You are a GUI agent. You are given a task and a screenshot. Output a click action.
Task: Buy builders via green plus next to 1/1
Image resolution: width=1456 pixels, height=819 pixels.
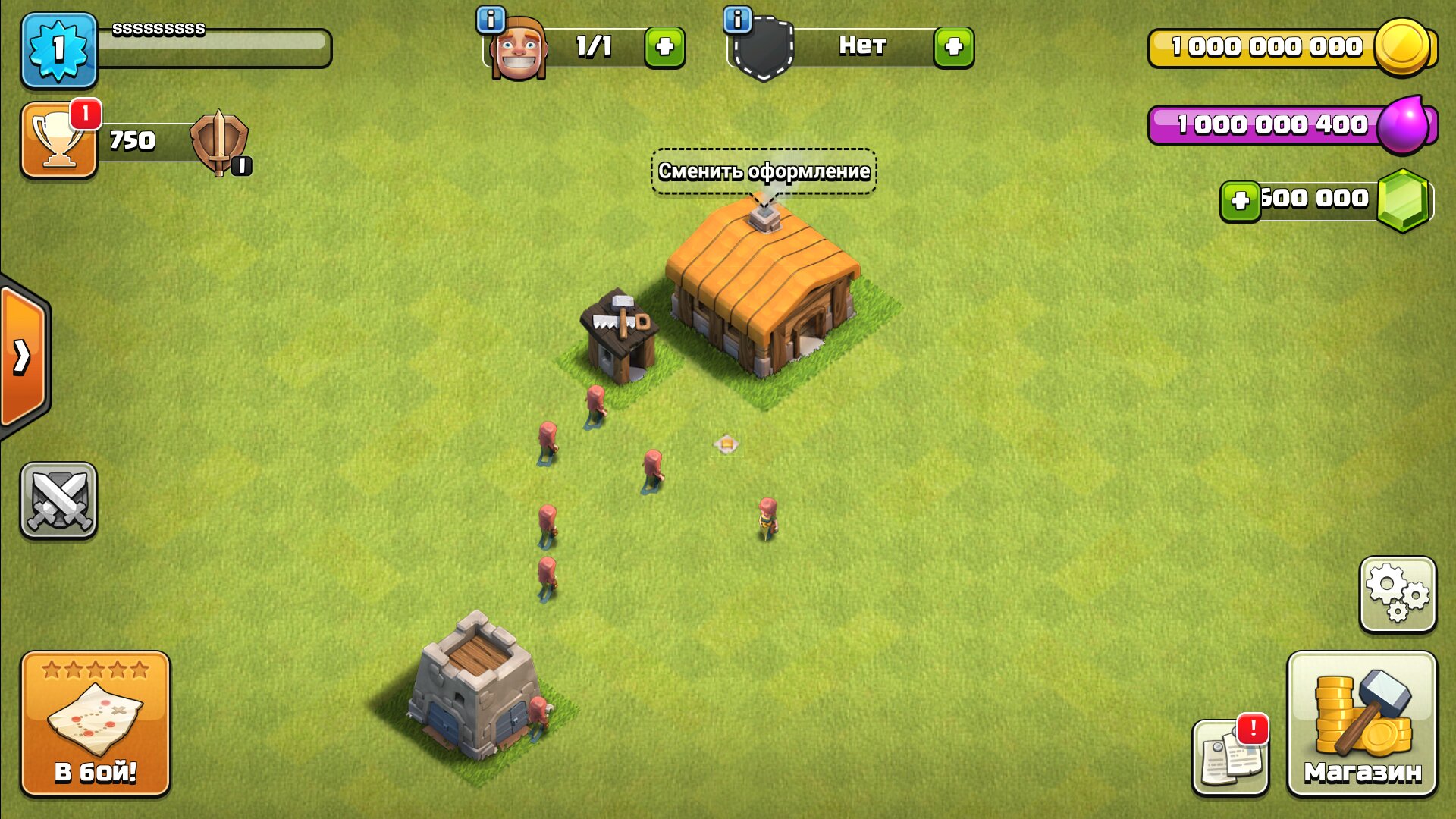coord(666,45)
